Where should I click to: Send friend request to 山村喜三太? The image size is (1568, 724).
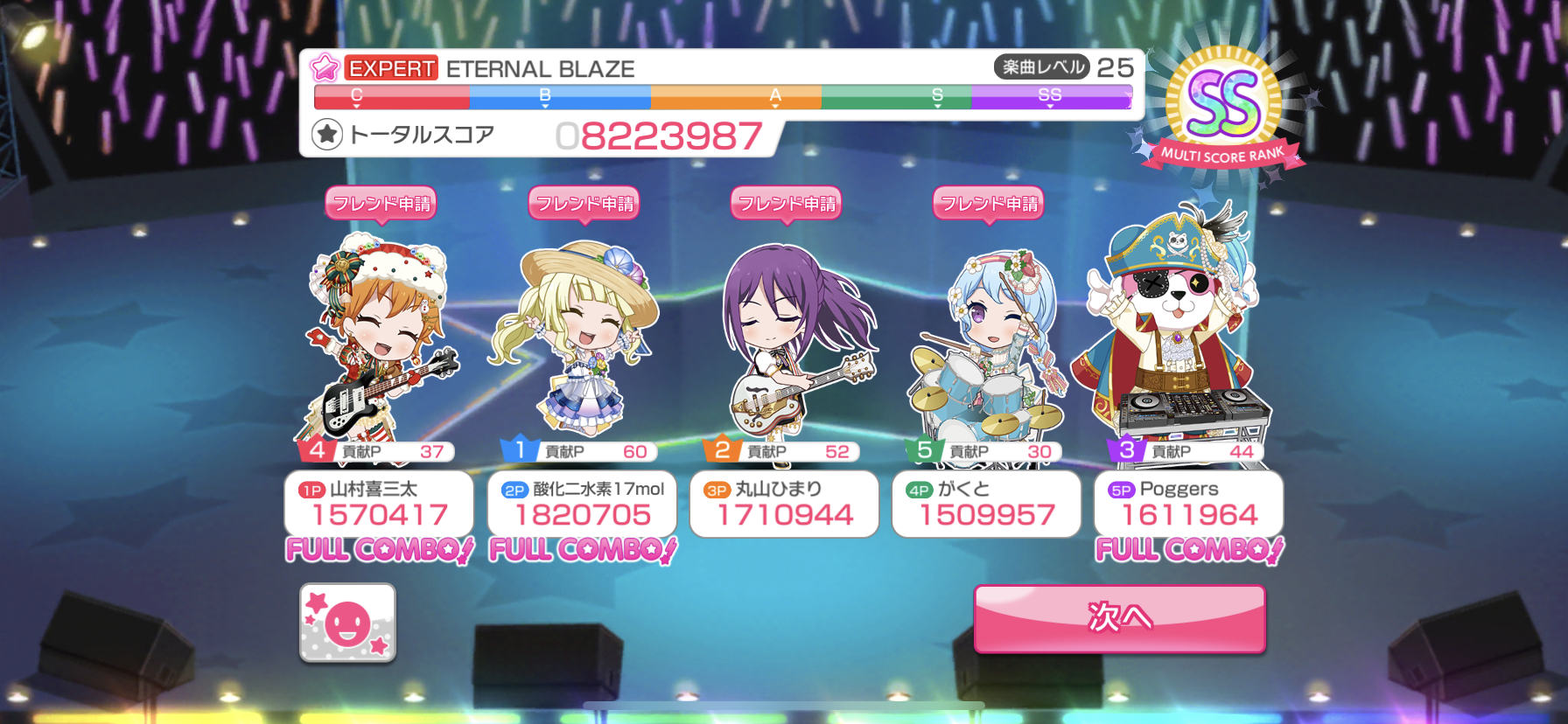(x=381, y=204)
